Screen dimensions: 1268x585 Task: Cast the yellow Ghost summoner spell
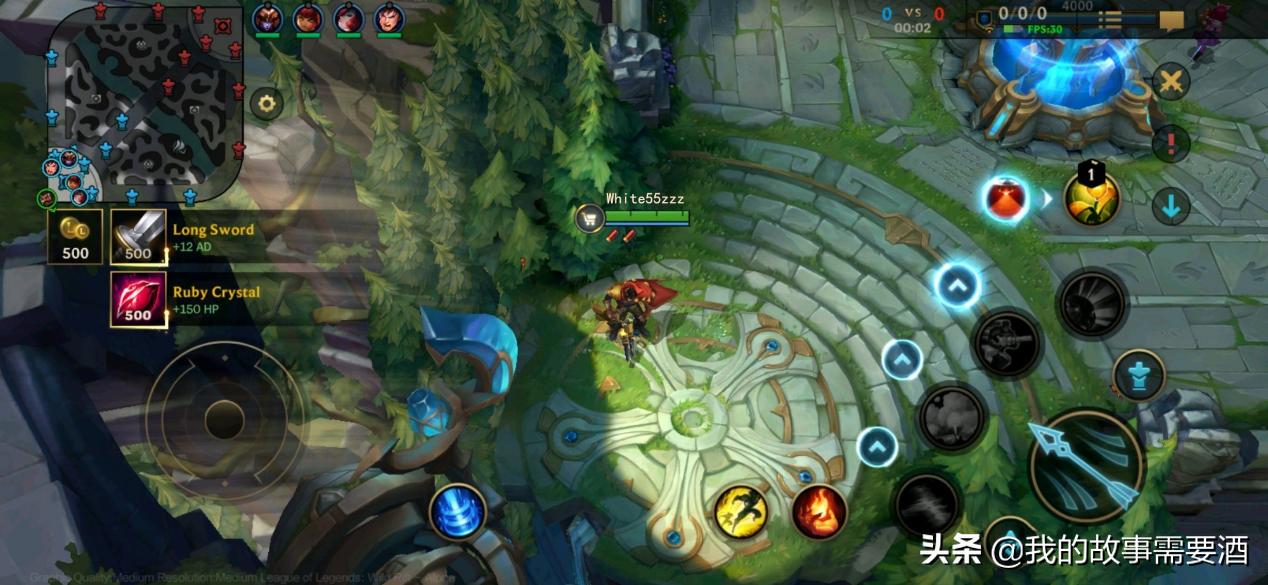point(741,510)
